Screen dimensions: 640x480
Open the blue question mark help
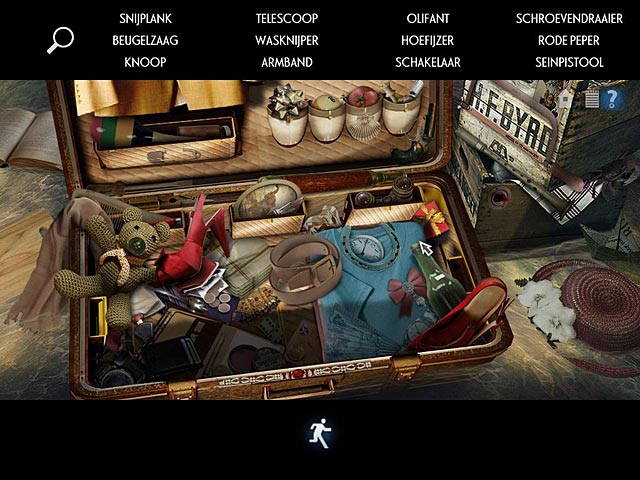pyautogui.click(x=612, y=98)
